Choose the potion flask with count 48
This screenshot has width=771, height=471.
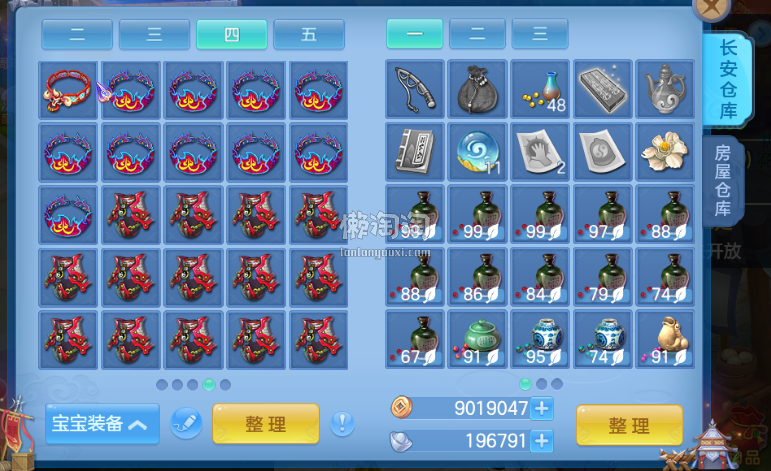[x=540, y=90]
